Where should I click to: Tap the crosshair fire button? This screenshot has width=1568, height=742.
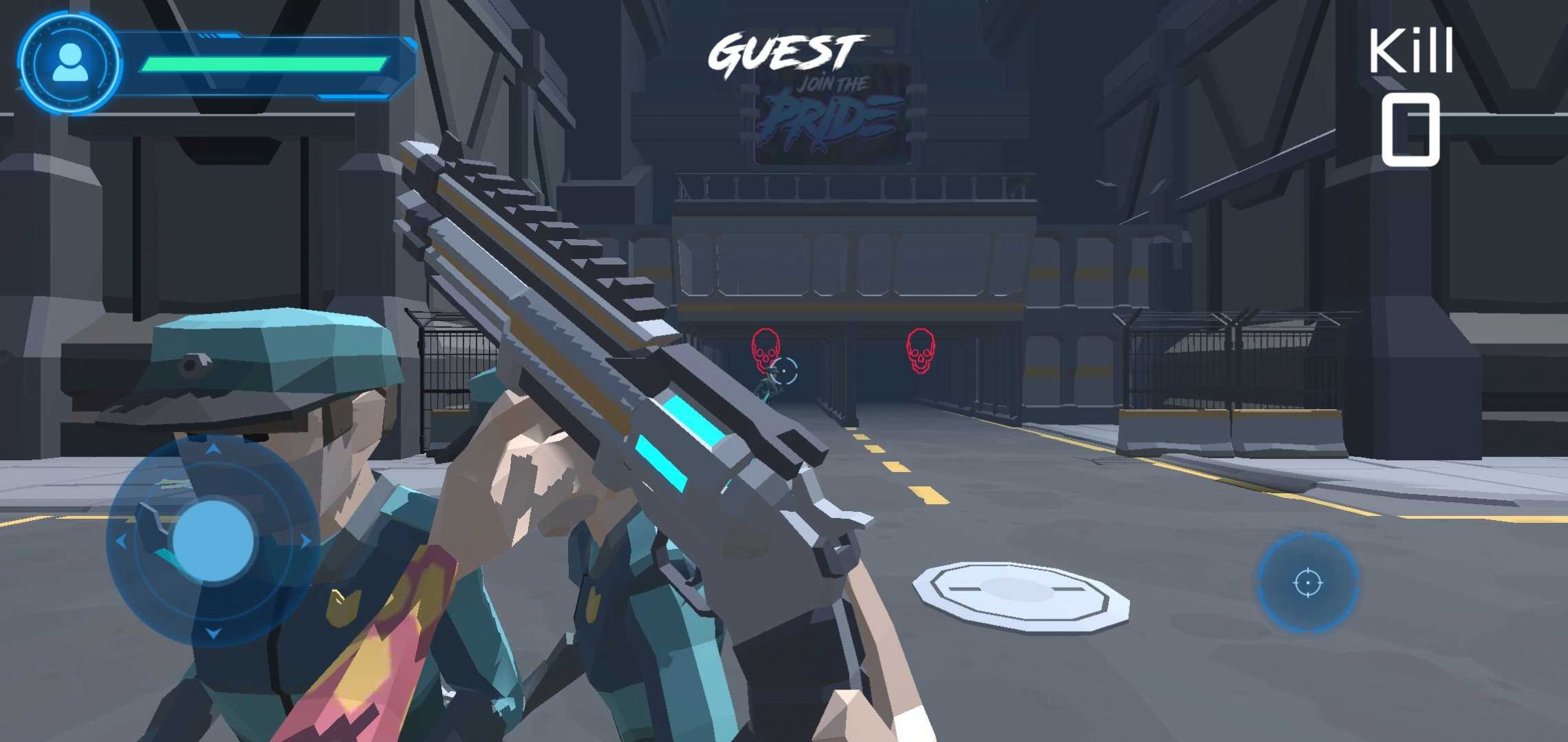[x=1307, y=583]
